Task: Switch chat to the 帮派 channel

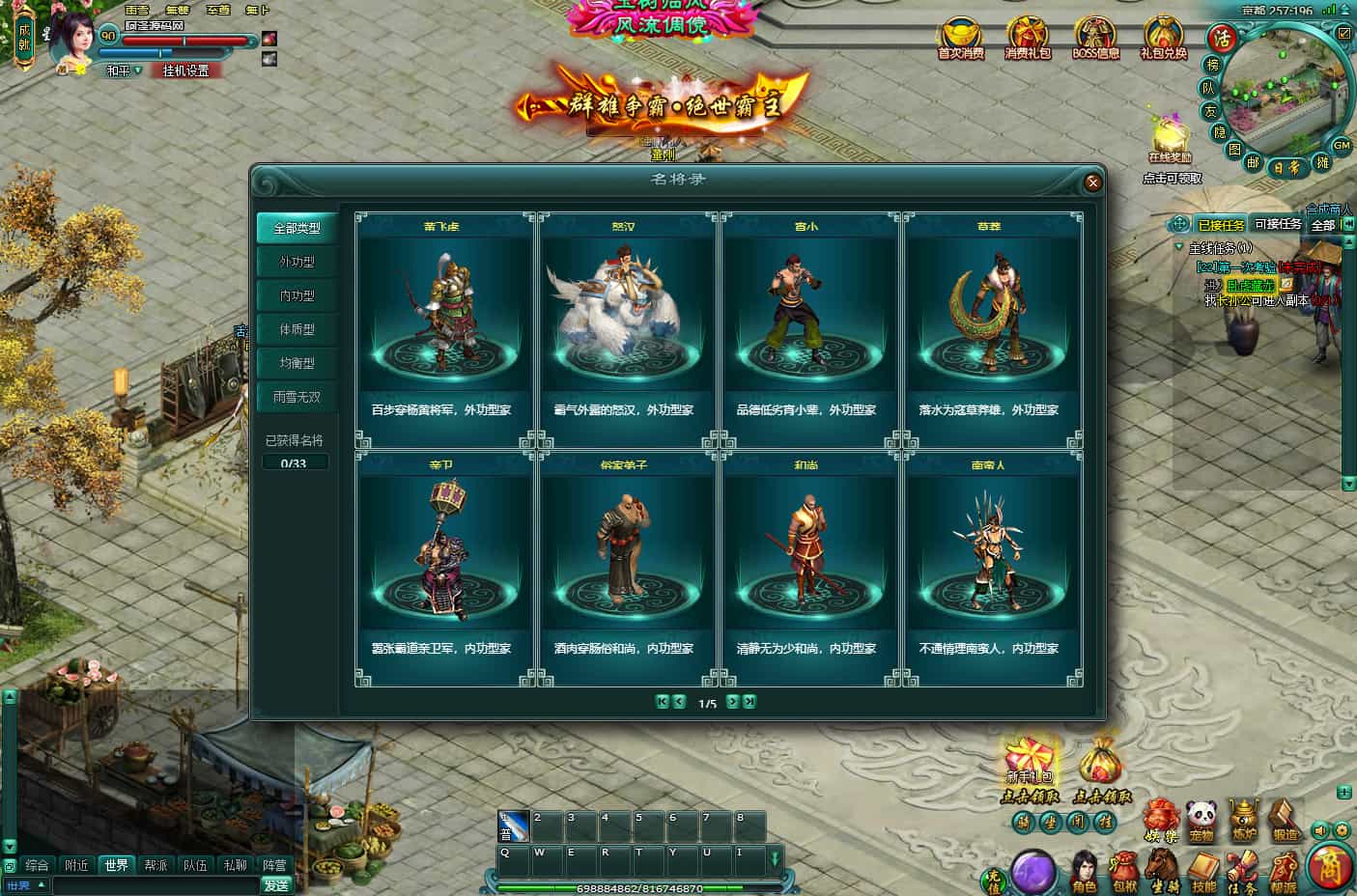Action: tap(155, 865)
